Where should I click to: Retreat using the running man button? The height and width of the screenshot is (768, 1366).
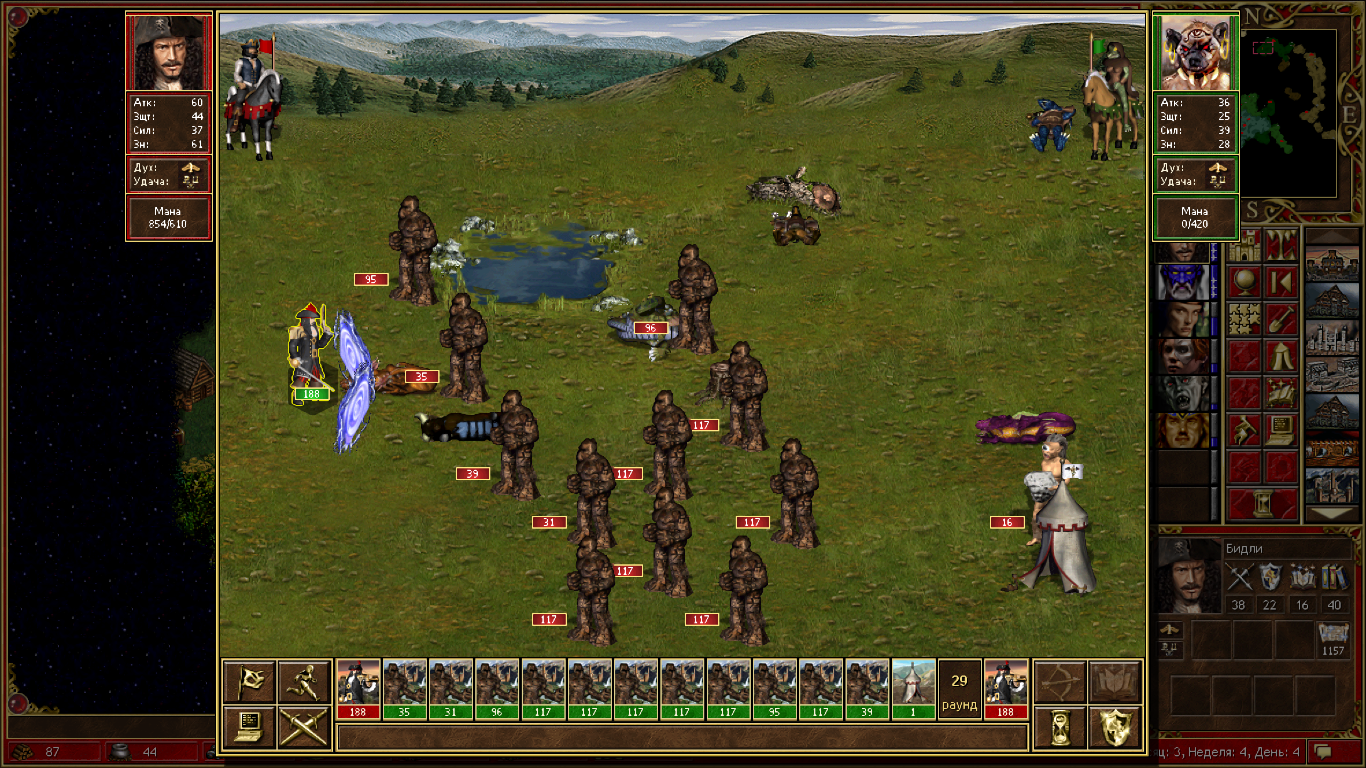click(304, 681)
